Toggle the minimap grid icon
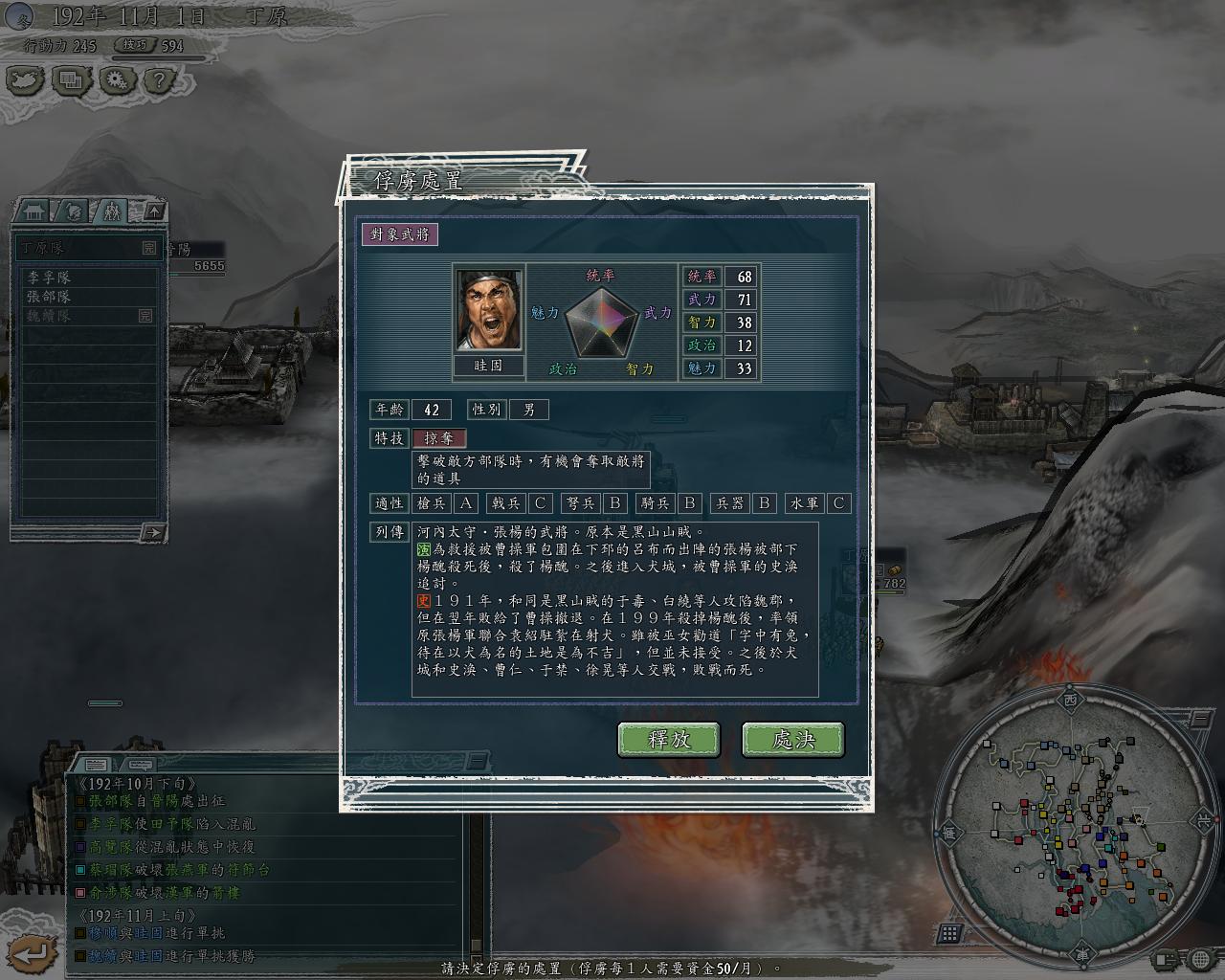The height and width of the screenshot is (980, 1225). coord(950,933)
